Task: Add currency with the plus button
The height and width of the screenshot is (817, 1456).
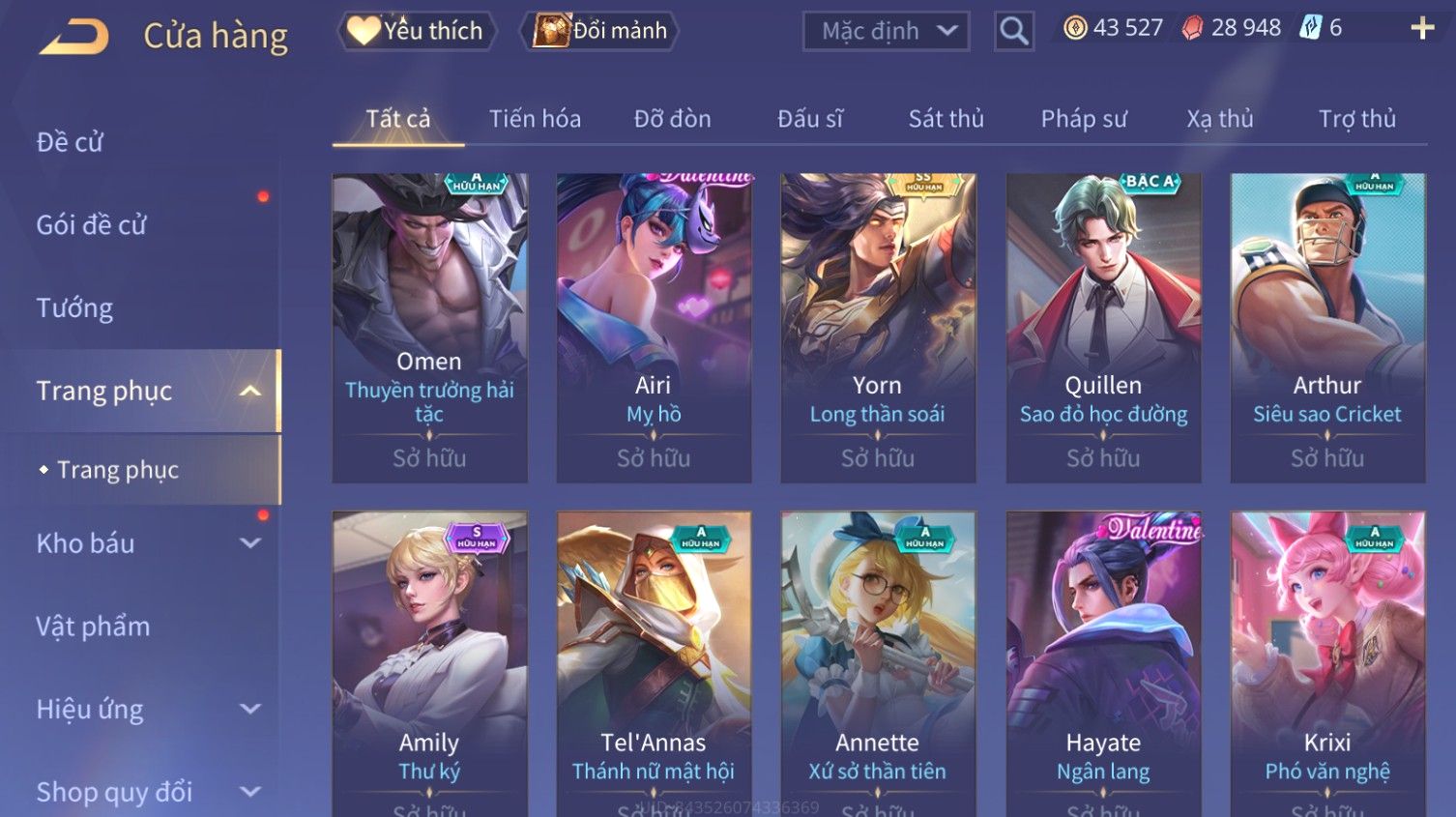Action: pos(1421,28)
